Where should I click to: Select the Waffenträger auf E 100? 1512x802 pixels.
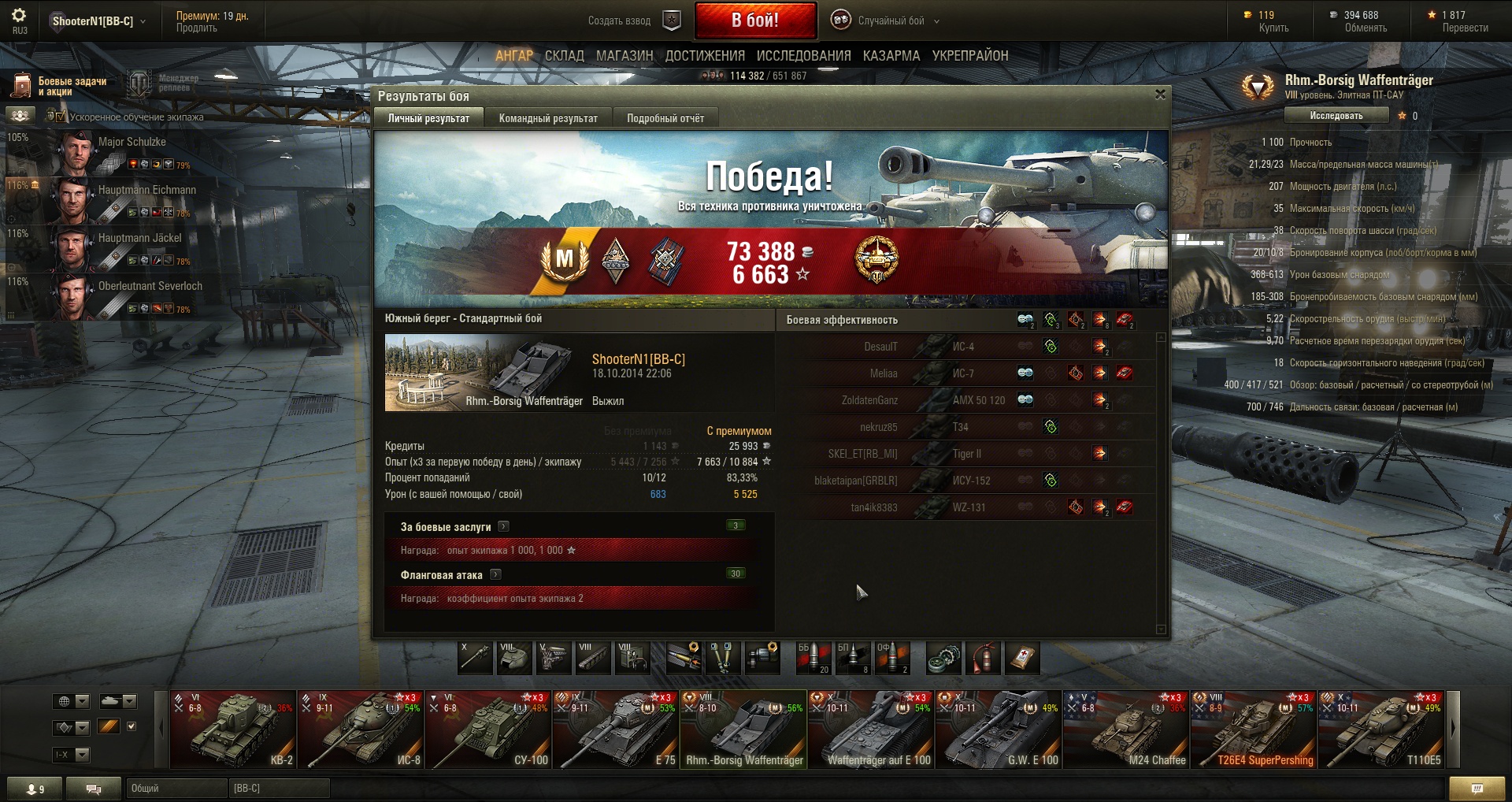coord(871,730)
